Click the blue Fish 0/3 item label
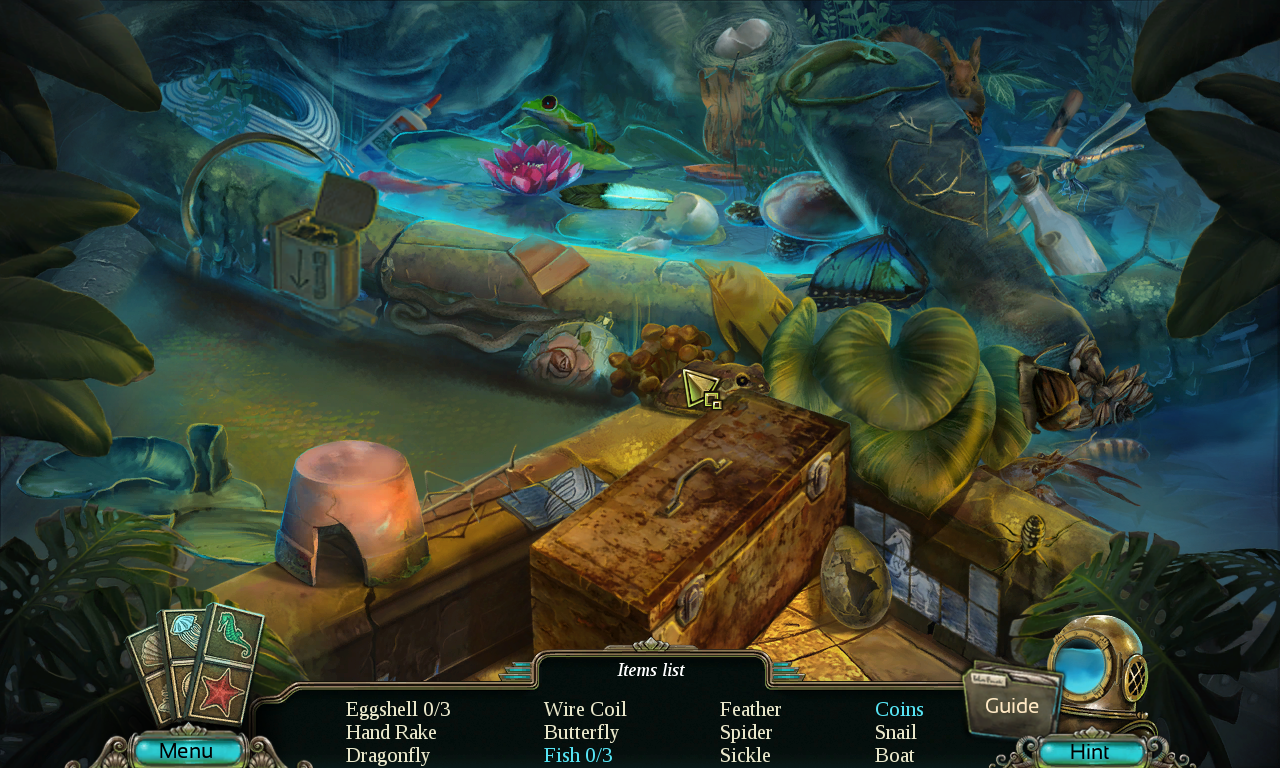Screen dimensions: 1280x768 [x=577, y=756]
